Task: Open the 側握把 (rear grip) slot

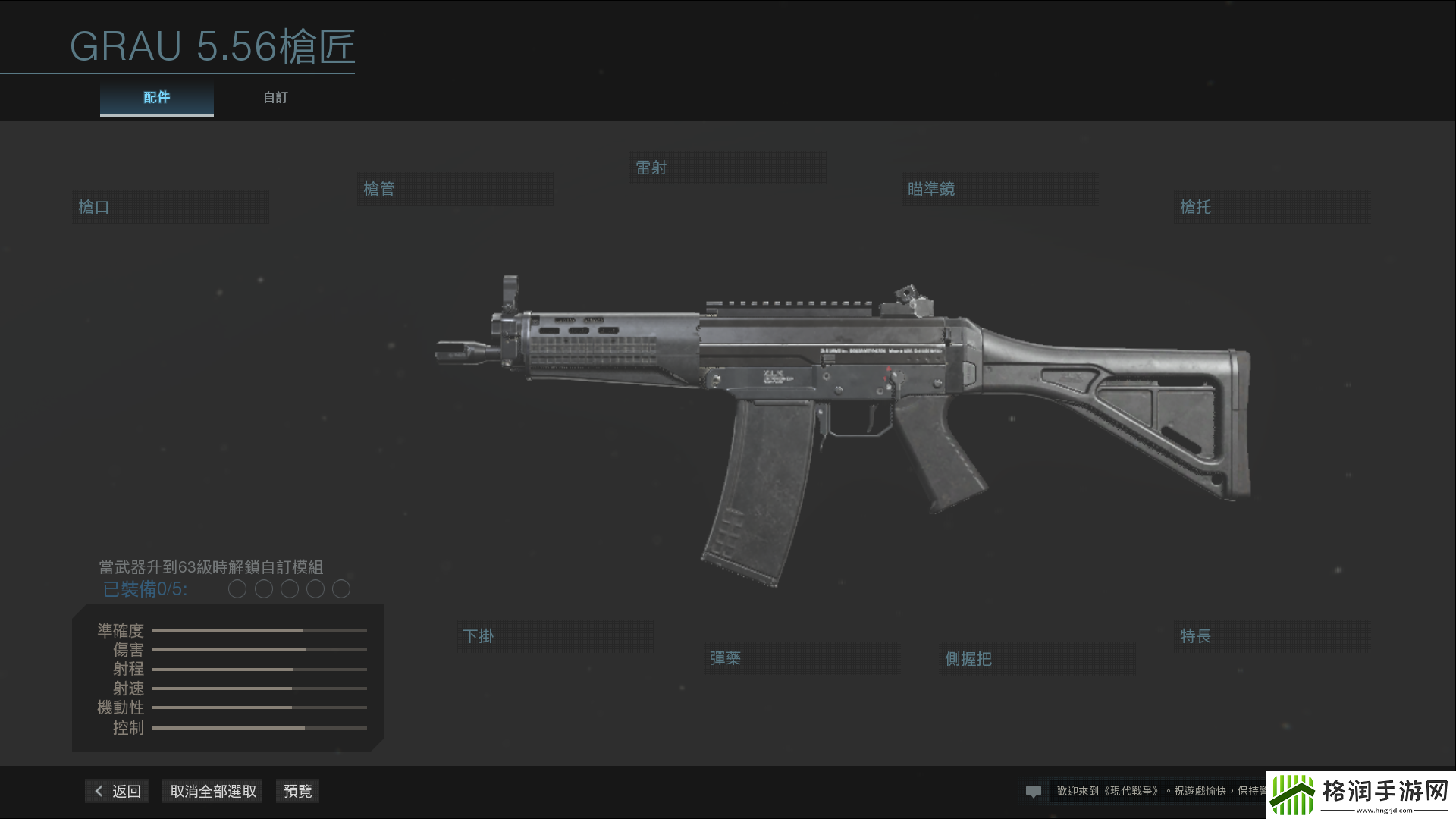Action: (x=1036, y=659)
